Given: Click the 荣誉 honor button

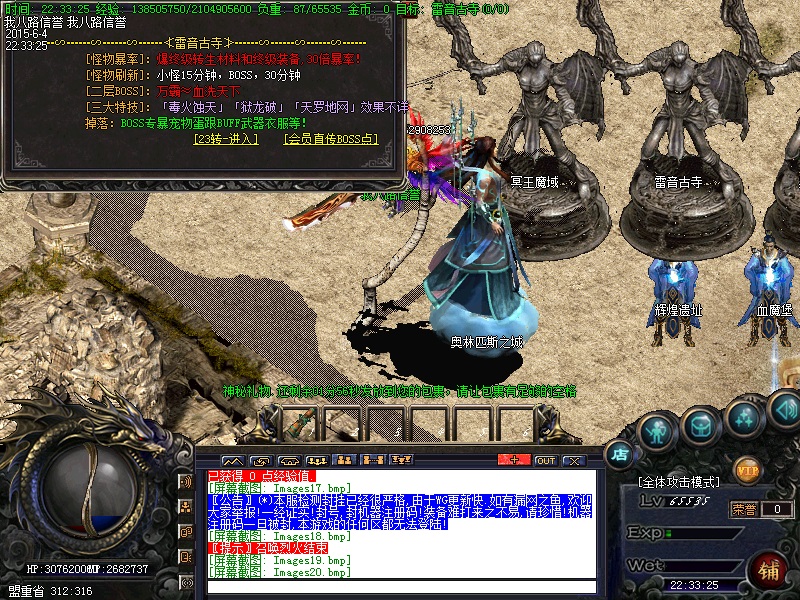Looking at the screenshot, I should click(x=743, y=509).
